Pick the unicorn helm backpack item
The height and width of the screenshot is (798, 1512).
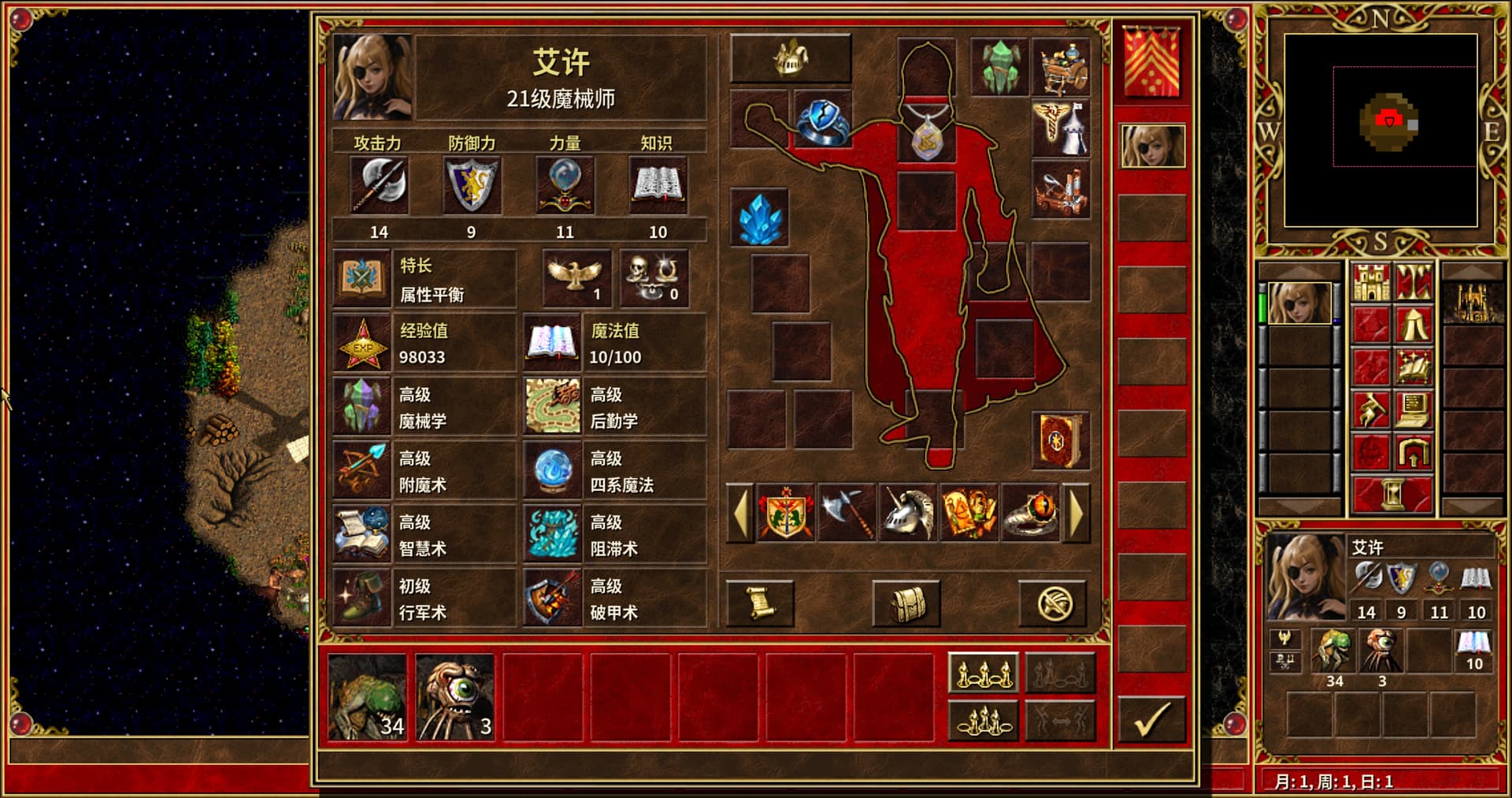click(x=907, y=514)
